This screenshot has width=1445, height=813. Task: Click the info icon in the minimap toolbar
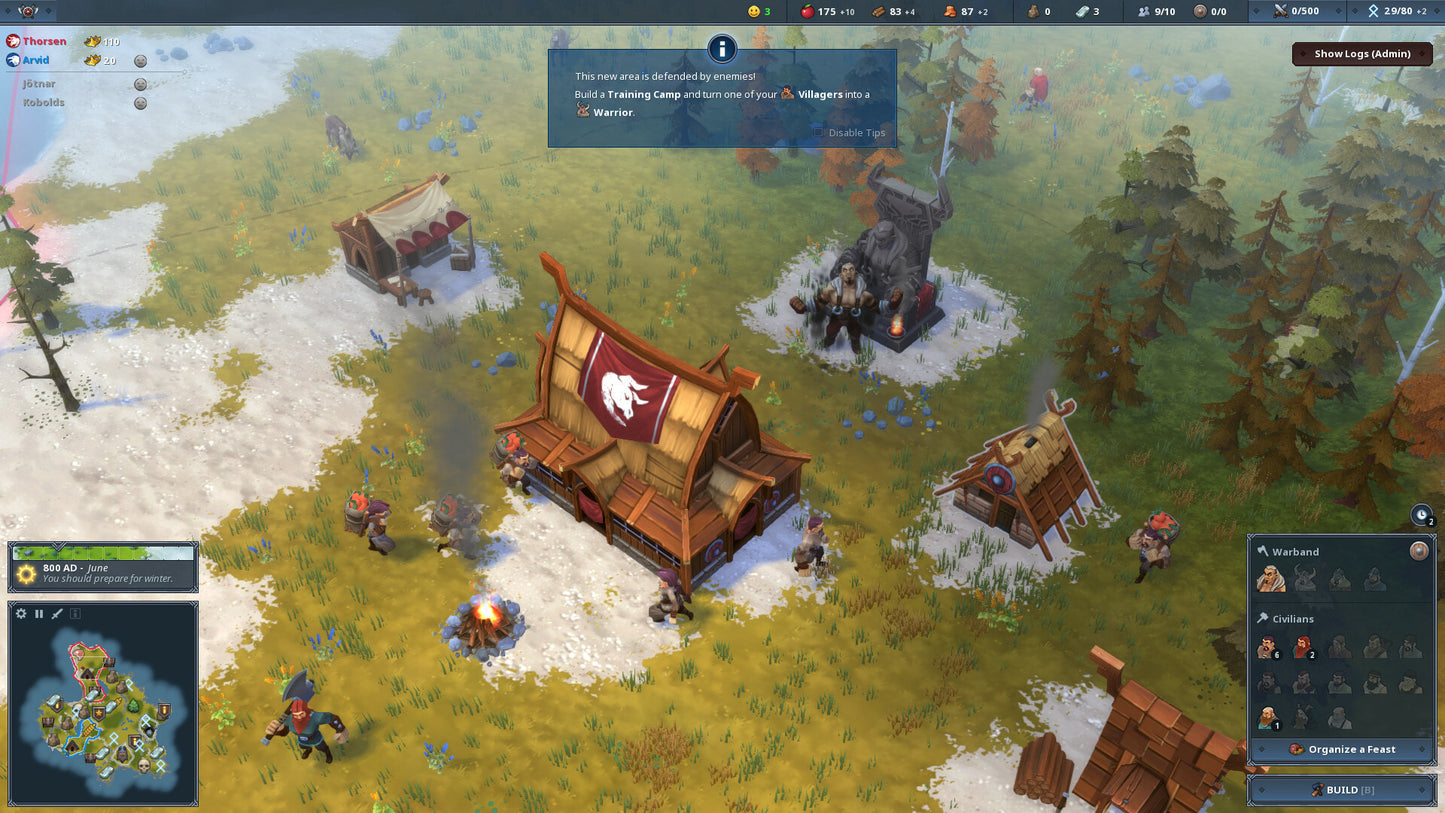pyautogui.click(x=76, y=614)
